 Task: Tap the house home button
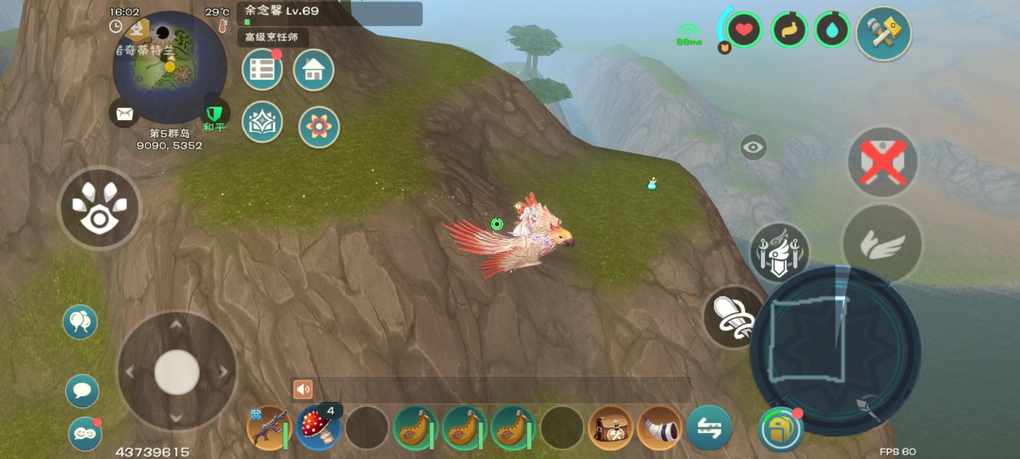click(313, 69)
